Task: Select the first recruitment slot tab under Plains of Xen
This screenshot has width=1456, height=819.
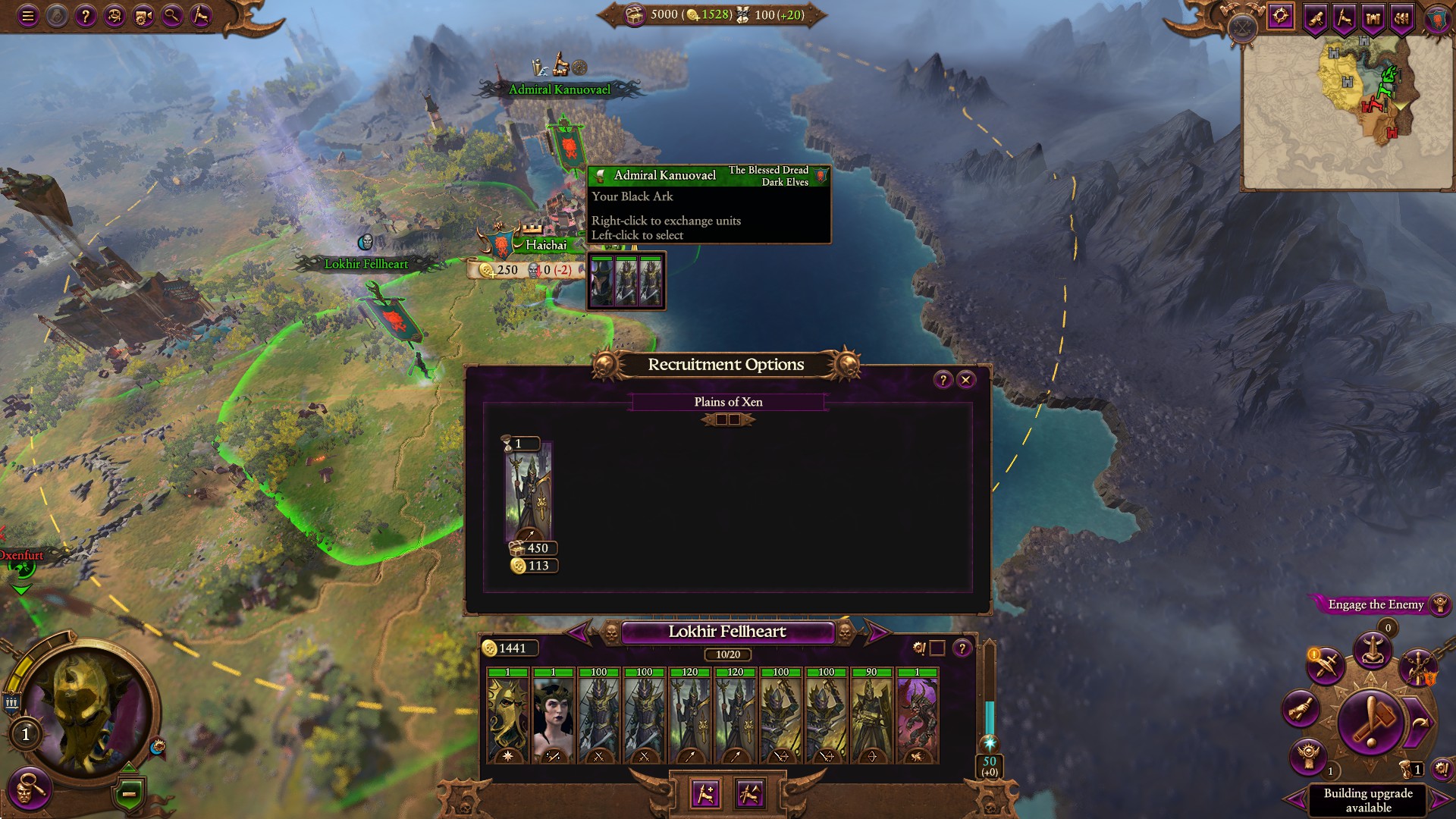Action: click(x=721, y=419)
